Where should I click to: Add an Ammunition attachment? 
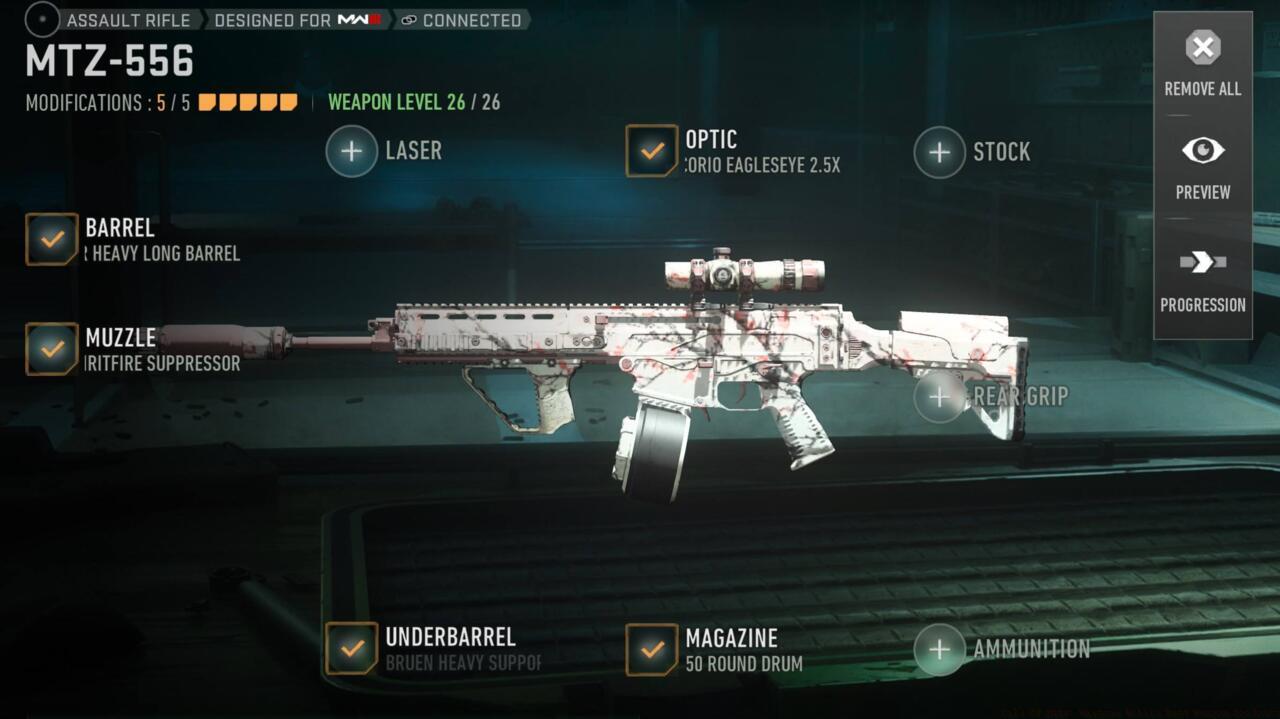tap(939, 649)
